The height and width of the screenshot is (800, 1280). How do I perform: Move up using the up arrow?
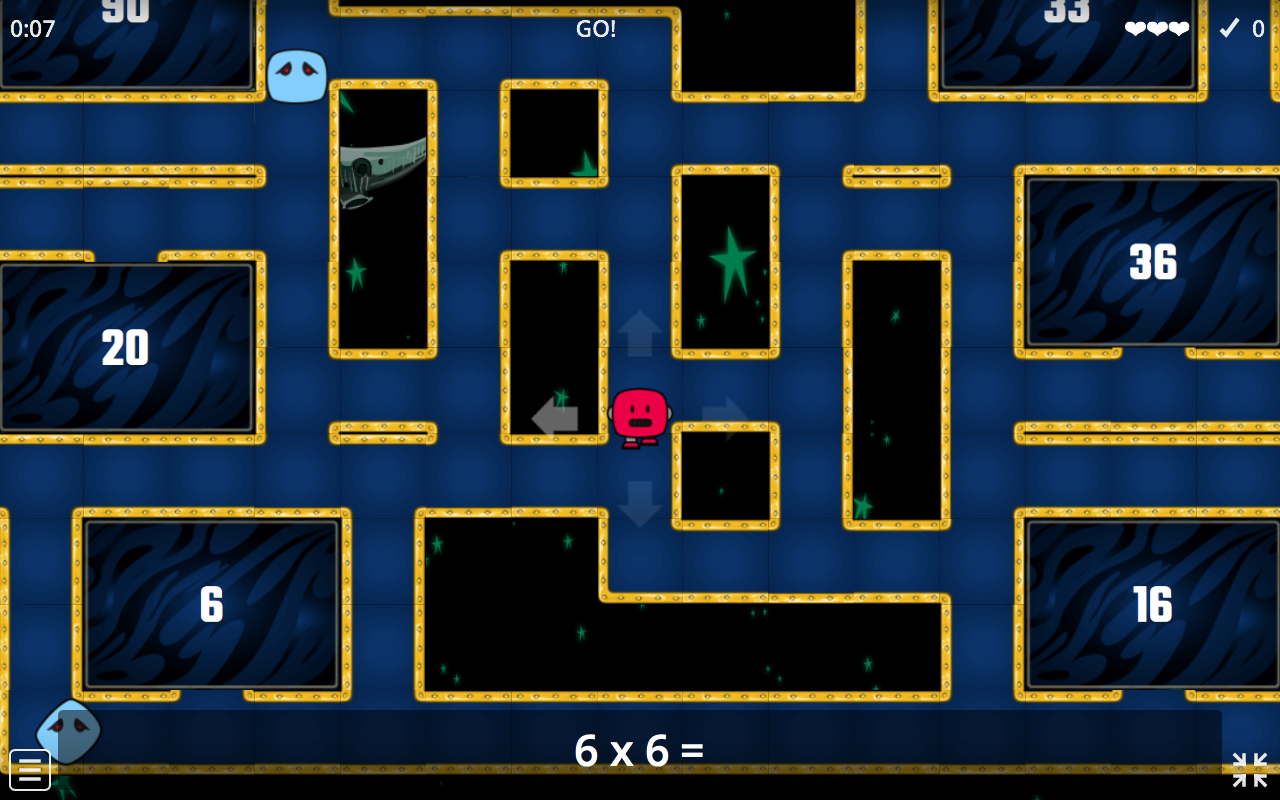[x=640, y=333]
